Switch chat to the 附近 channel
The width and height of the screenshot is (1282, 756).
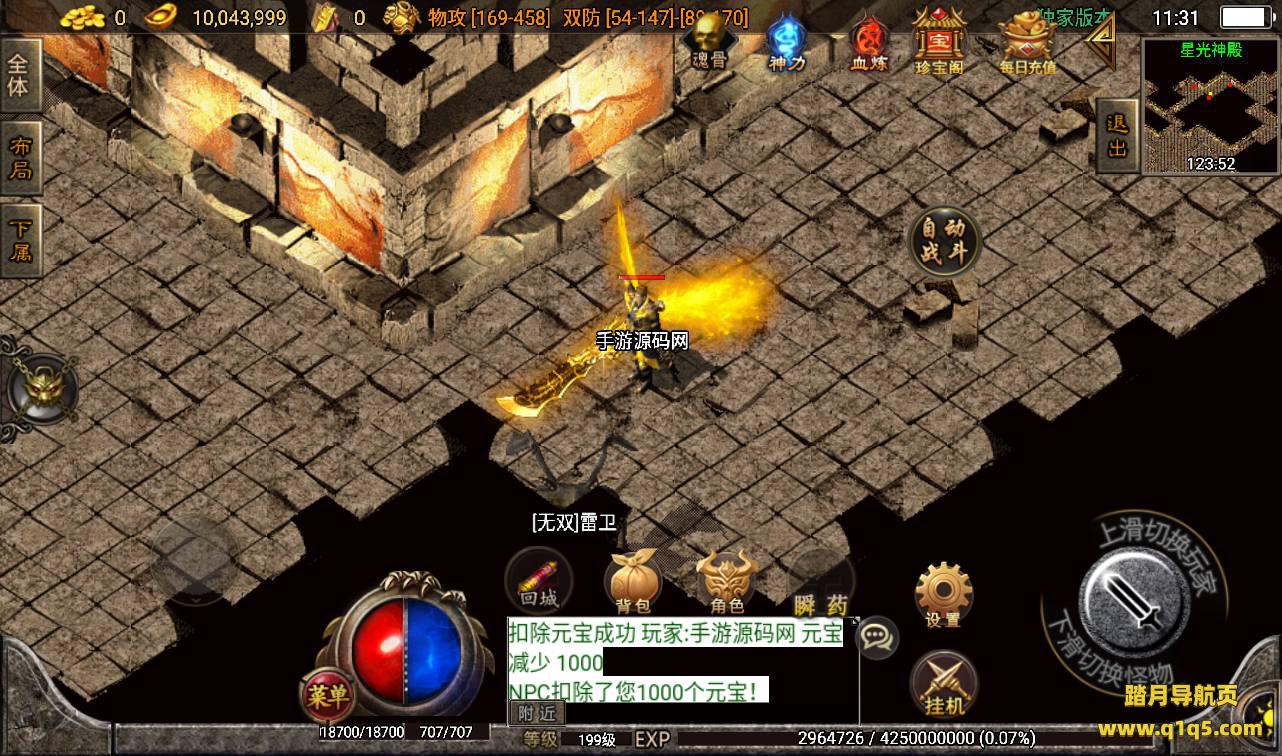point(537,713)
